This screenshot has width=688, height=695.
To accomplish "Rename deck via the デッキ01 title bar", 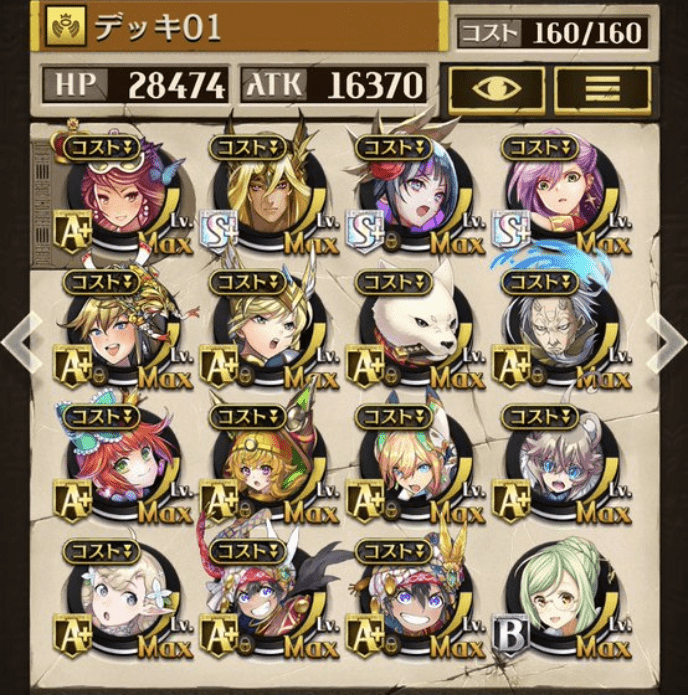I will click(x=240, y=27).
